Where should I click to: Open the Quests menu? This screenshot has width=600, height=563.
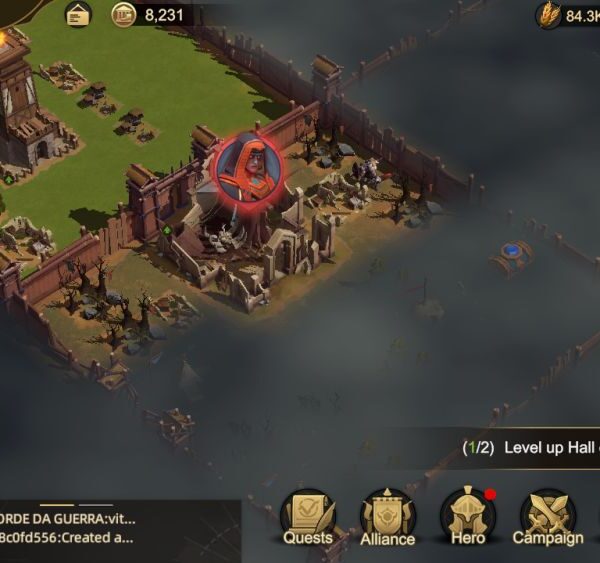307,518
